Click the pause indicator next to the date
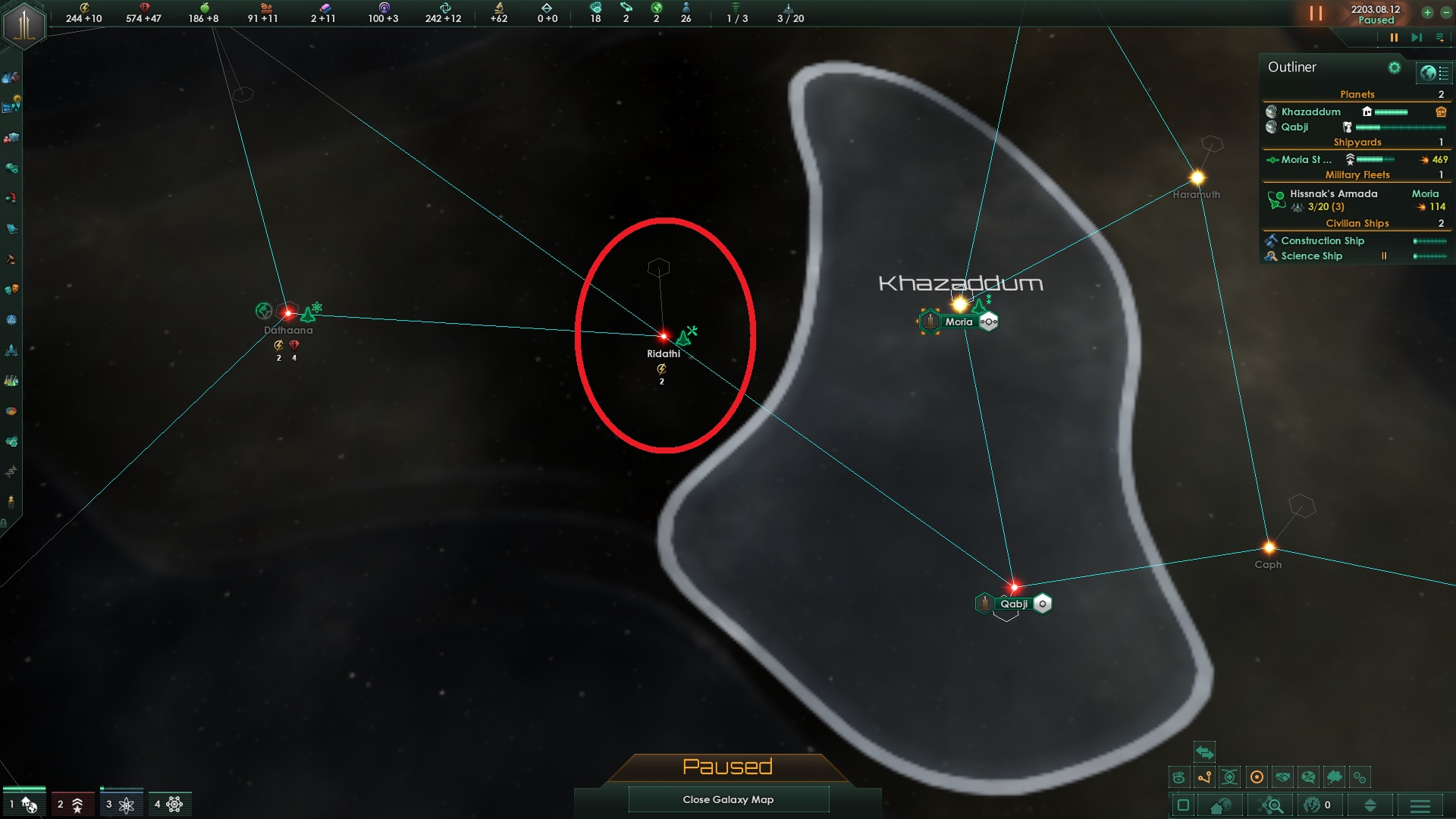Screen dimensions: 1456x819 (x=1316, y=13)
